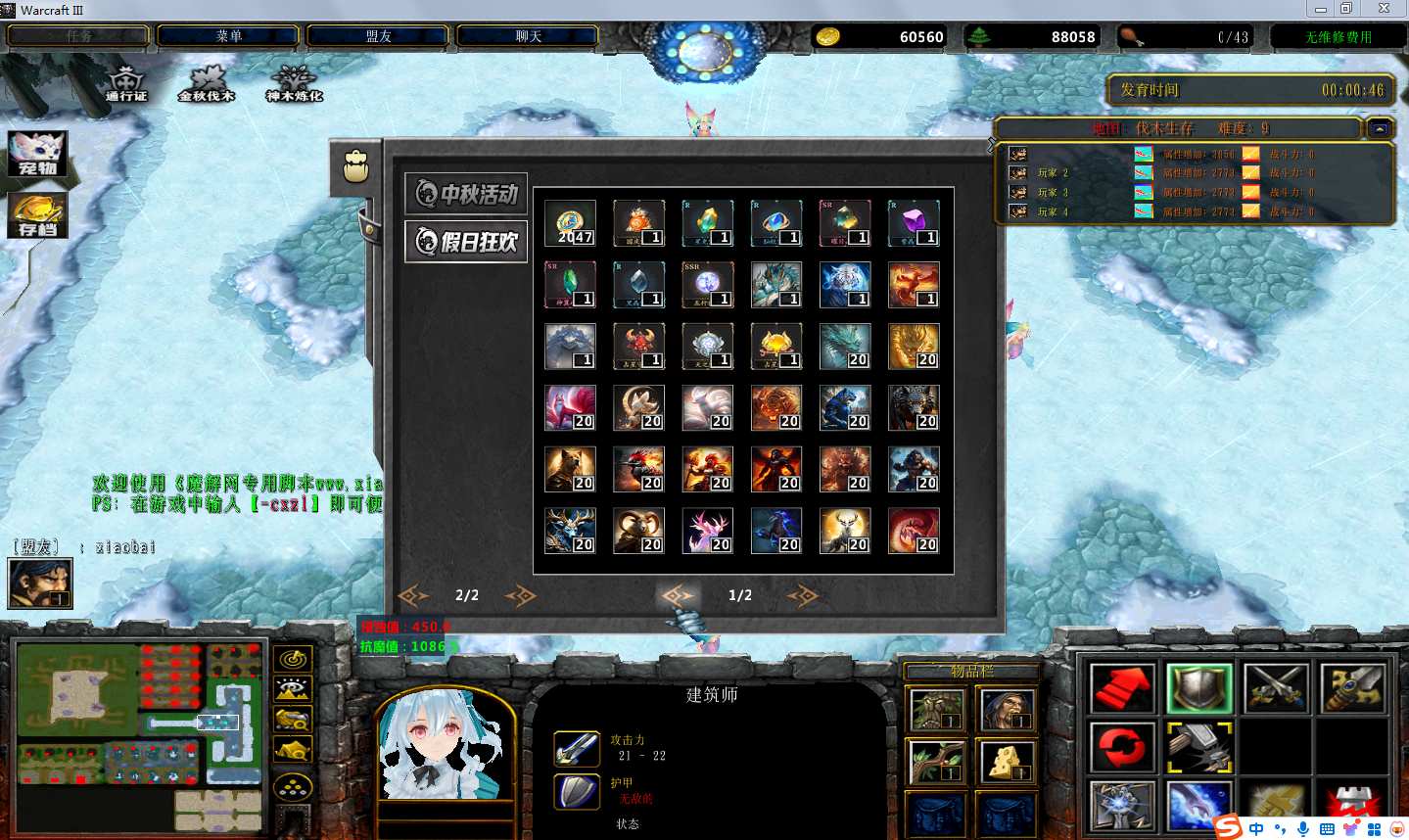This screenshot has width=1409, height=840.
Task: Open the 聊天 chat log
Action: click(528, 36)
